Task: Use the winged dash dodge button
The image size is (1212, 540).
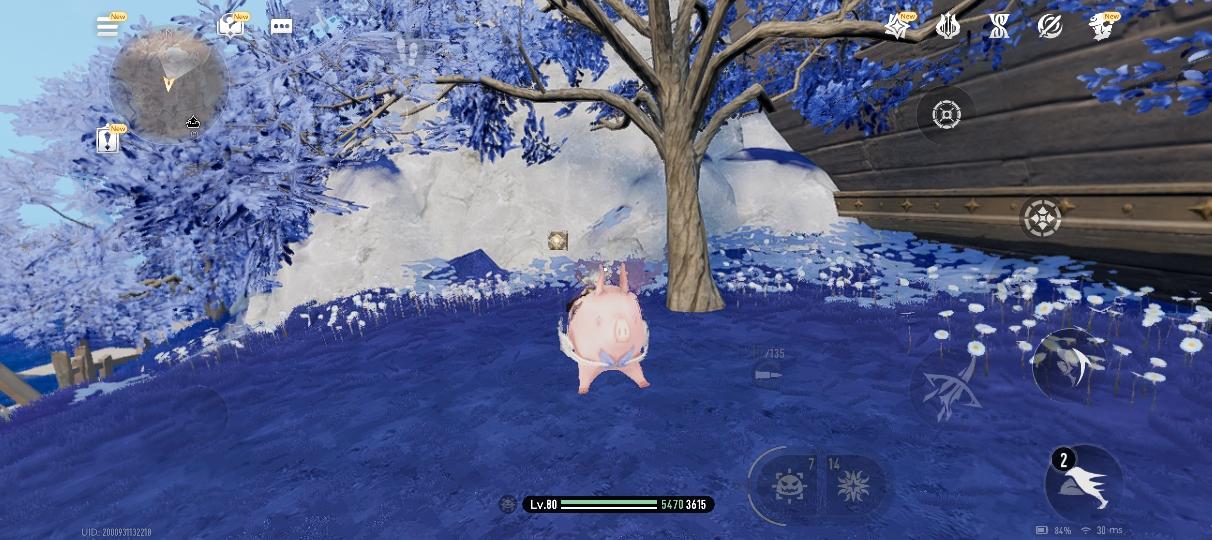Action: click(x=1083, y=484)
